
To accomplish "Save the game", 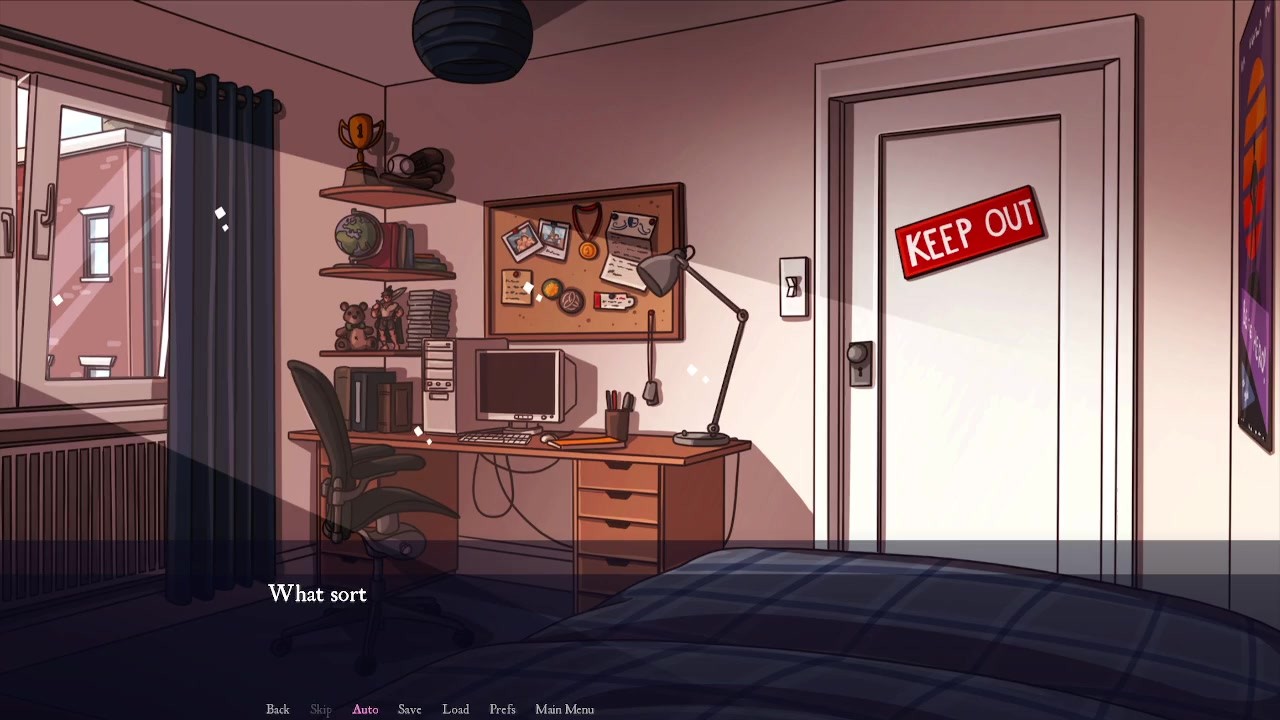I will coord(409,709).
